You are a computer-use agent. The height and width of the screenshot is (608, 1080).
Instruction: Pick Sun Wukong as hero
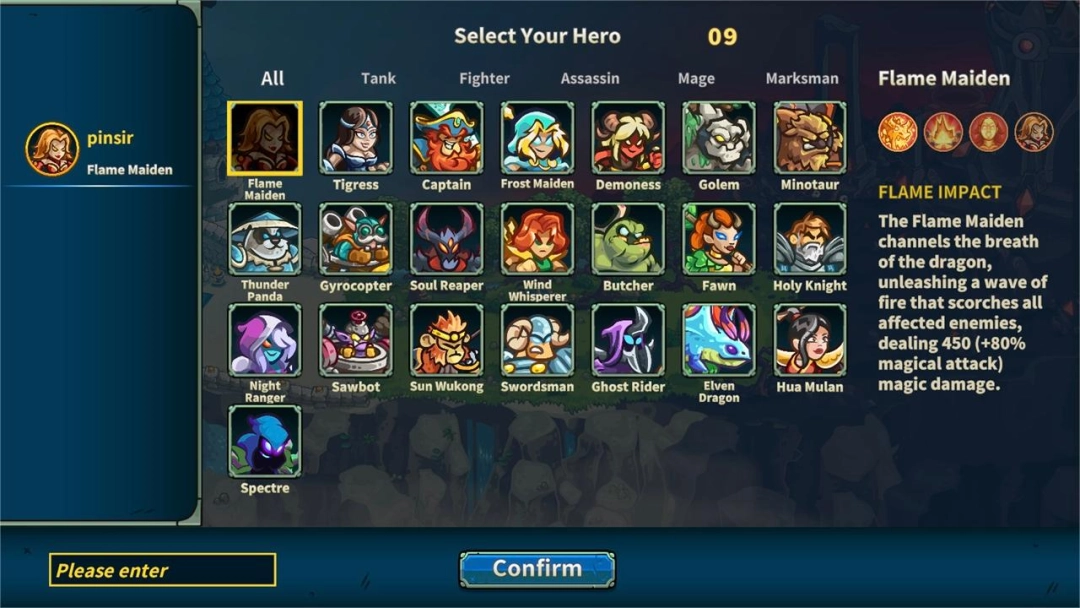pyautogui.click(x=446, y=340)
